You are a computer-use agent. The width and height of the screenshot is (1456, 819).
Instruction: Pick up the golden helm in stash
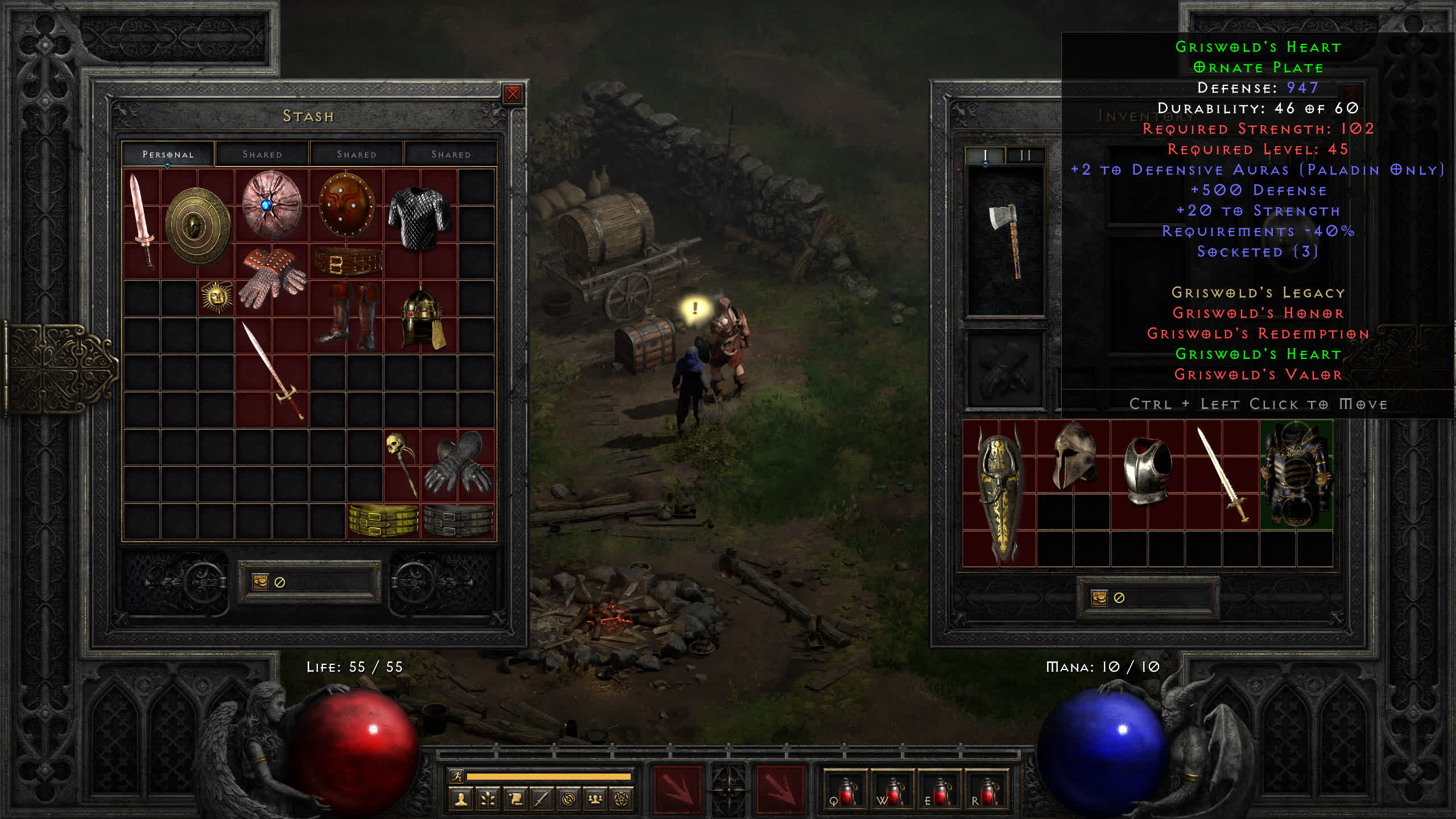tap(422, 317)
